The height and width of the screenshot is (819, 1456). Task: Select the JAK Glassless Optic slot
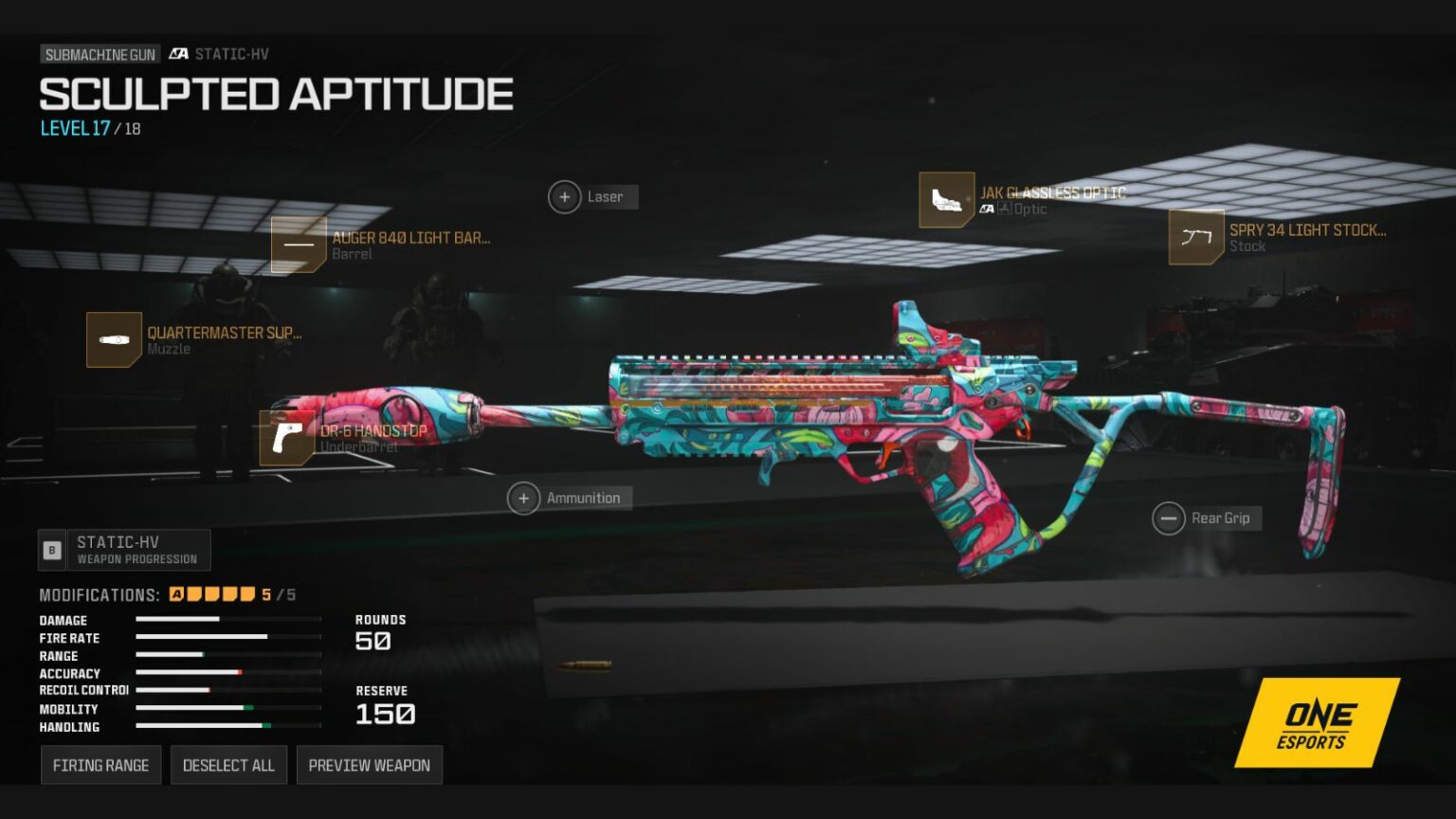tap(947, 200)
